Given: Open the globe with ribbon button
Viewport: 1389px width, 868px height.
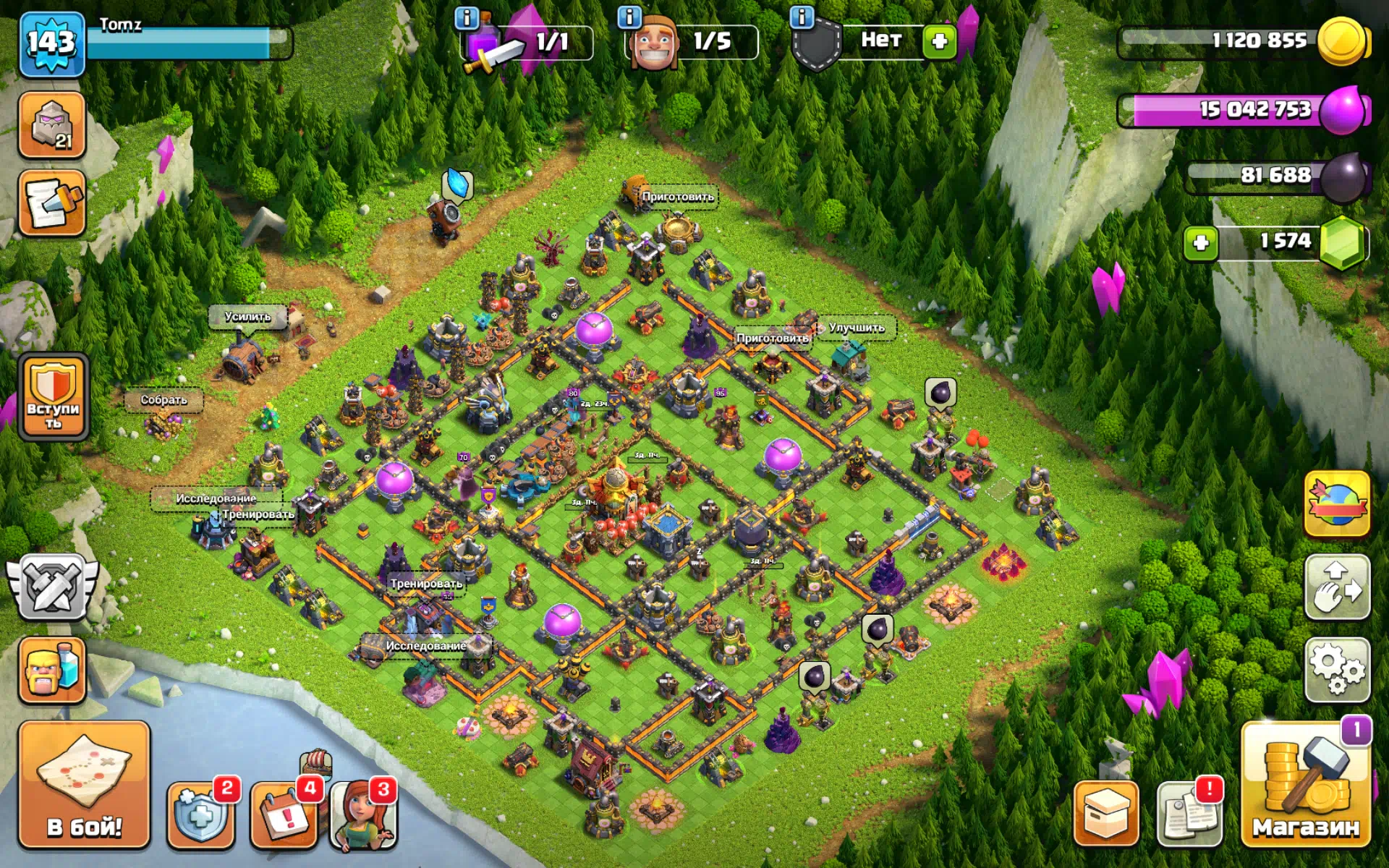Looking at the screenshot, I should click(1337, 503).
